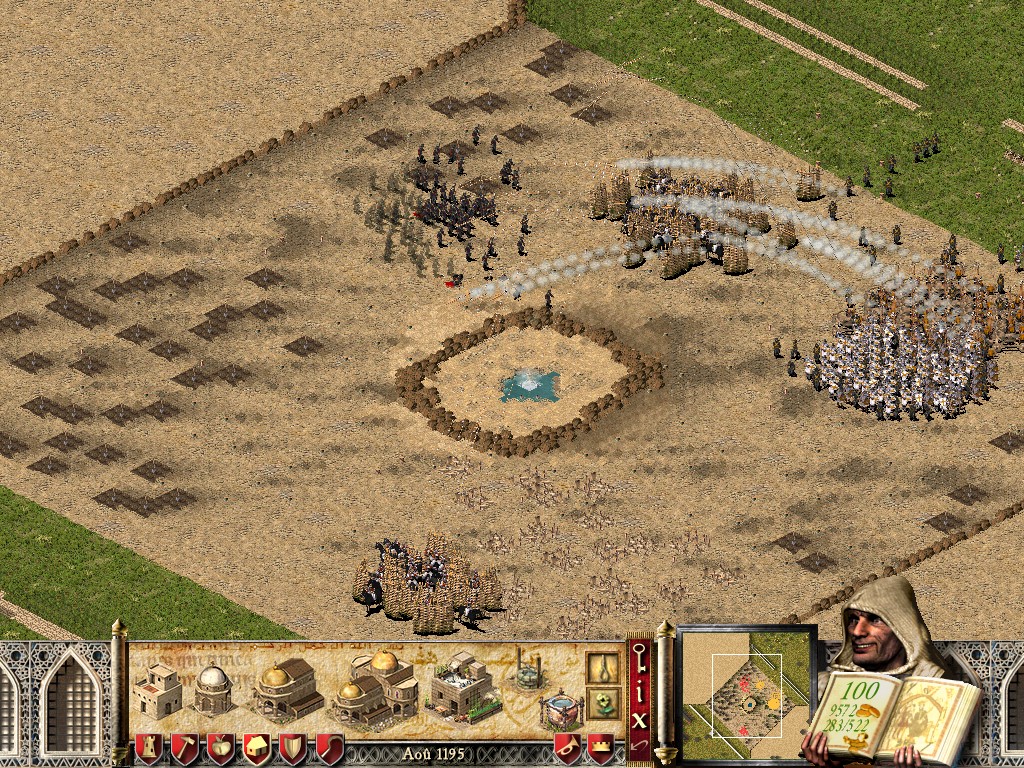Viewport: 1024px width, 768px height.
Task: Select the white-domed chapel building
Action: tap(212, 689)
